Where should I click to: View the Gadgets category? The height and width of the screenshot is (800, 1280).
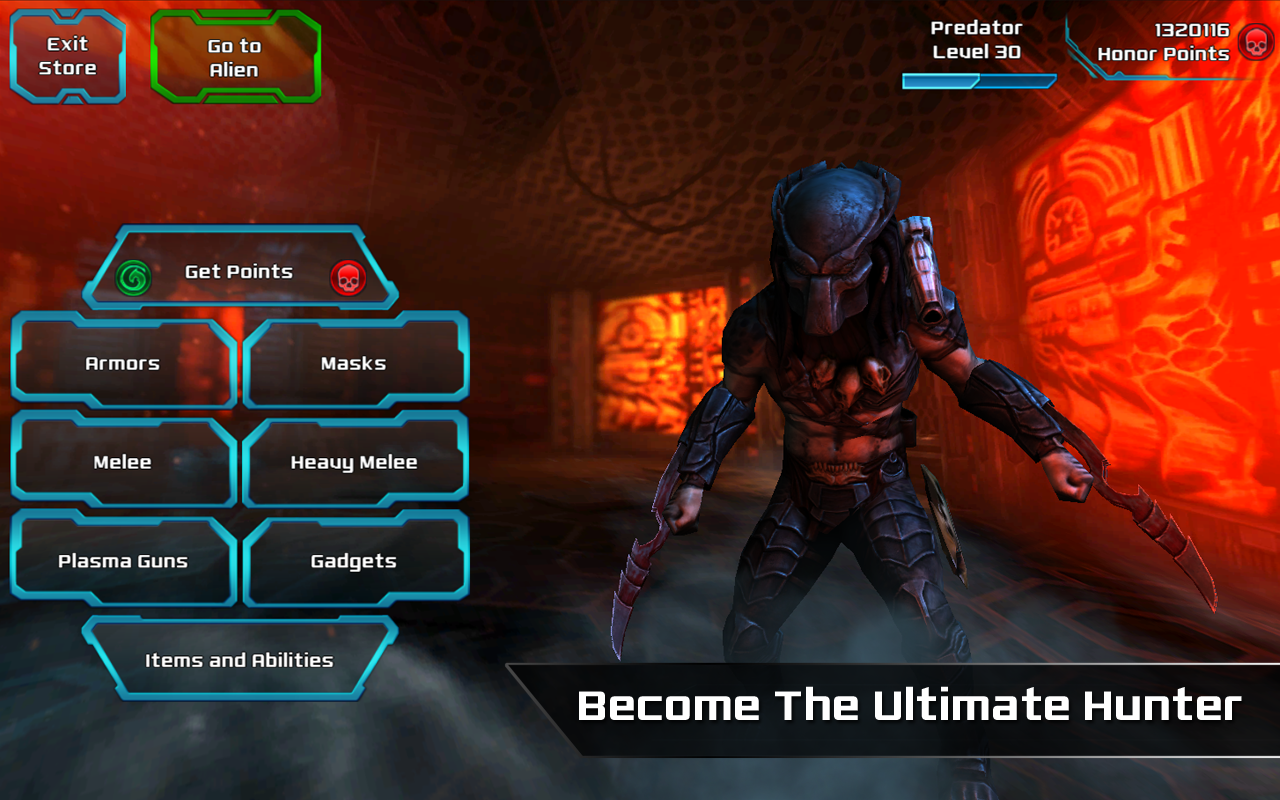(356, 560)
